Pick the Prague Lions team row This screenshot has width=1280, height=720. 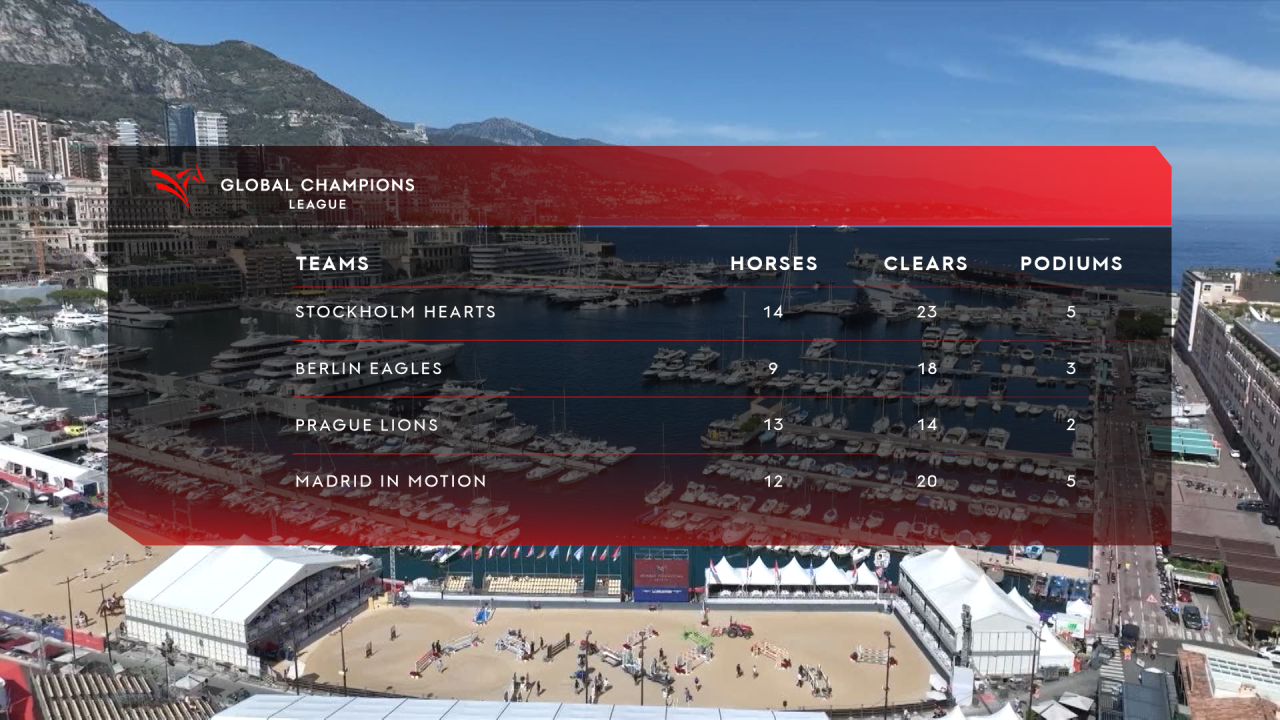coord(366,425)
